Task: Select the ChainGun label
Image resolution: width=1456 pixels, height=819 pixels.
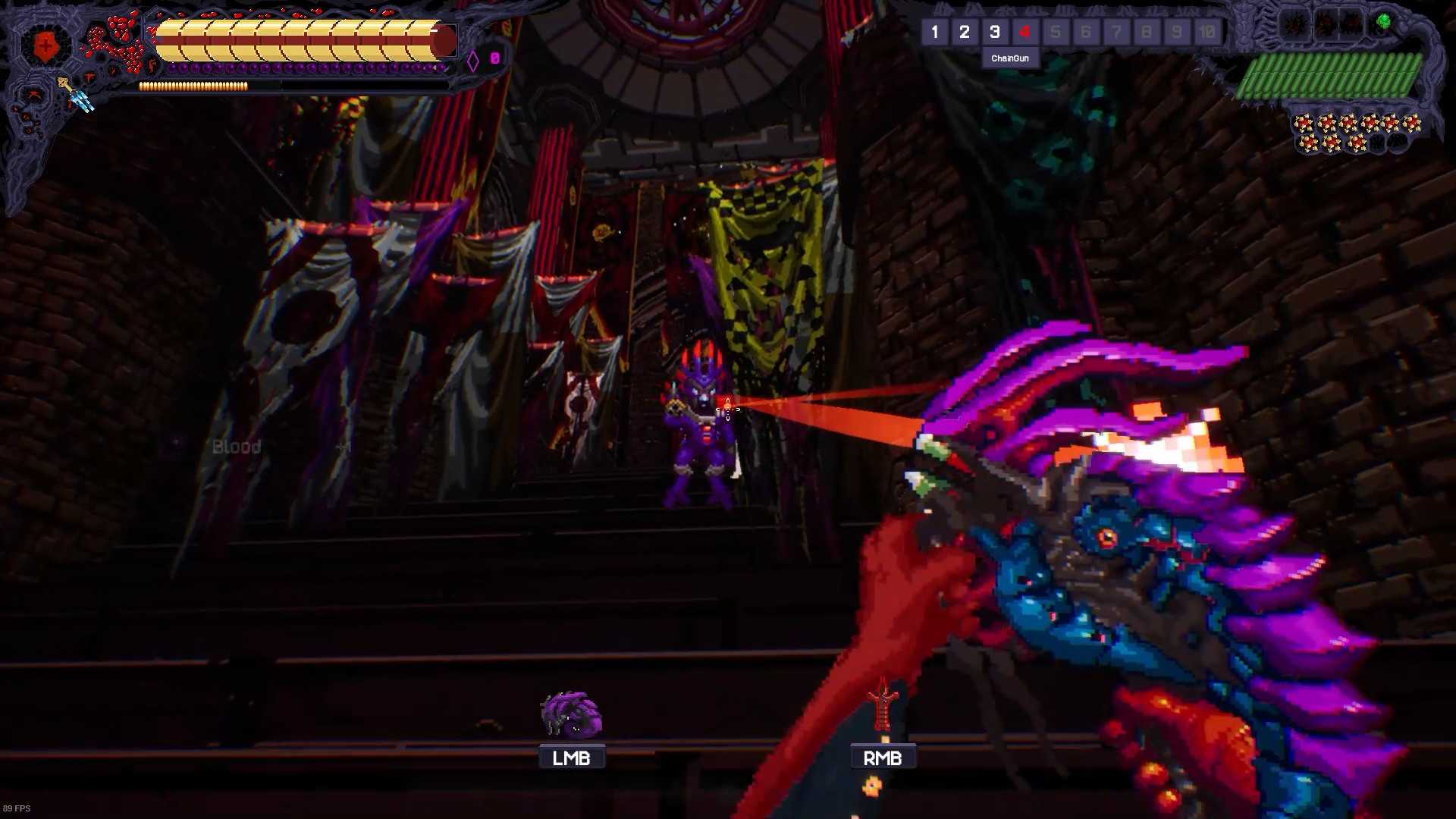Action: tap(1011, 58)
